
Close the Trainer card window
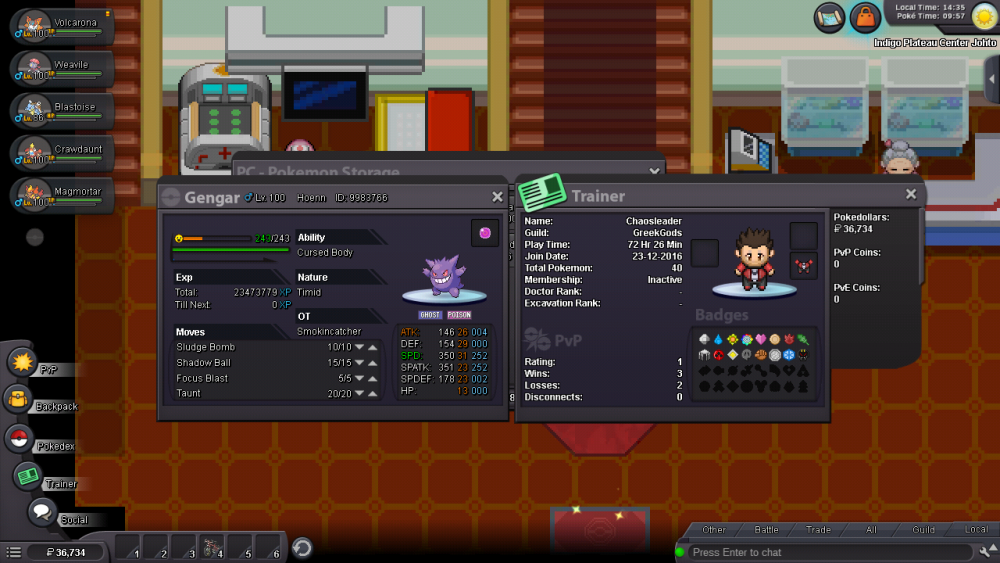click(x=910, y=195)
